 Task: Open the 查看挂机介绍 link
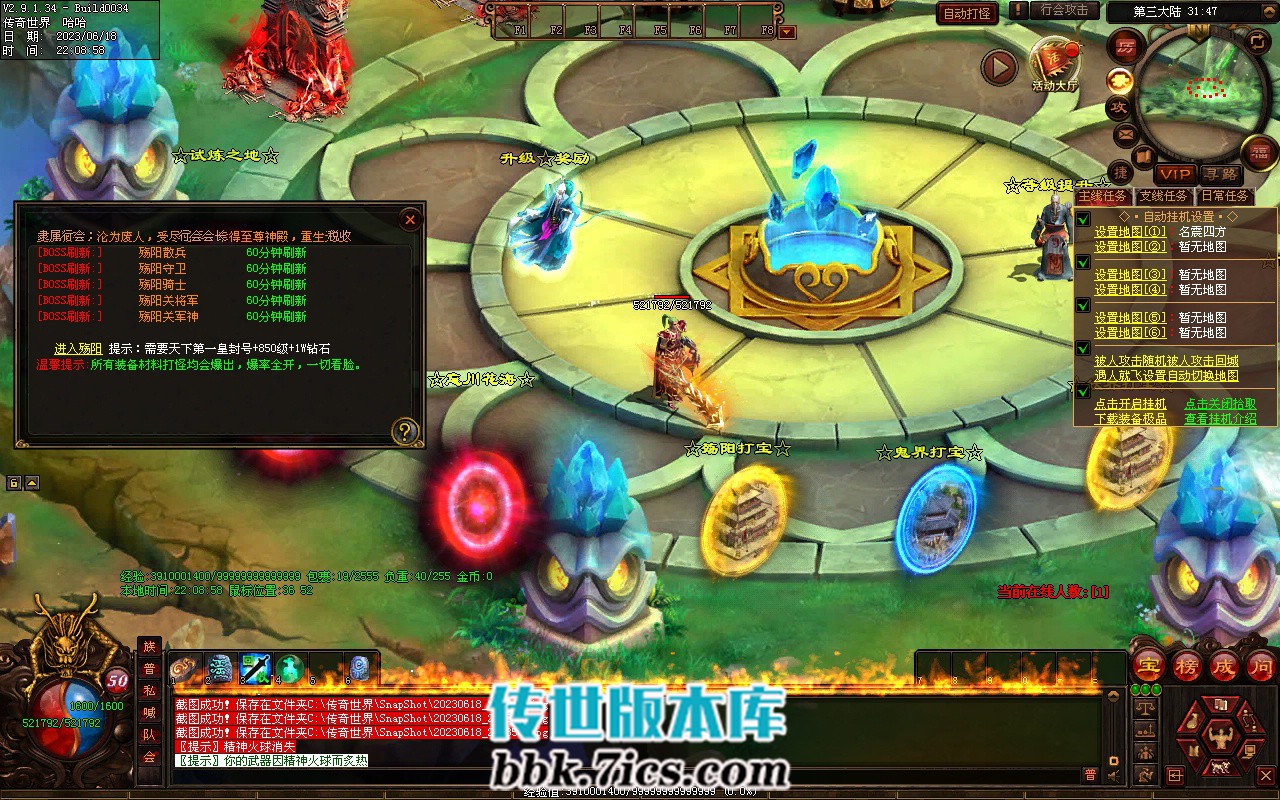coord(1220,419)
